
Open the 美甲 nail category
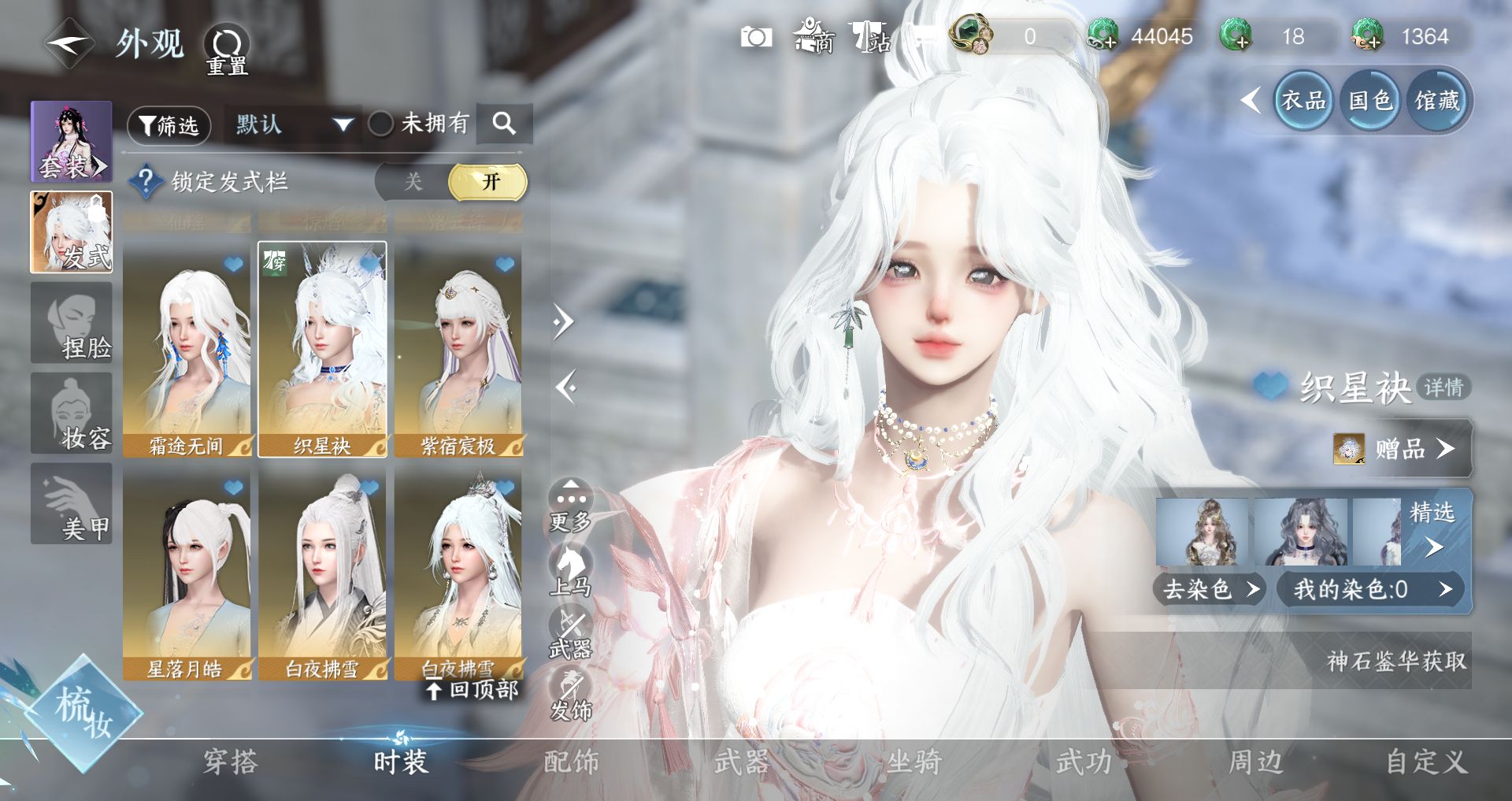pos(72,504)
